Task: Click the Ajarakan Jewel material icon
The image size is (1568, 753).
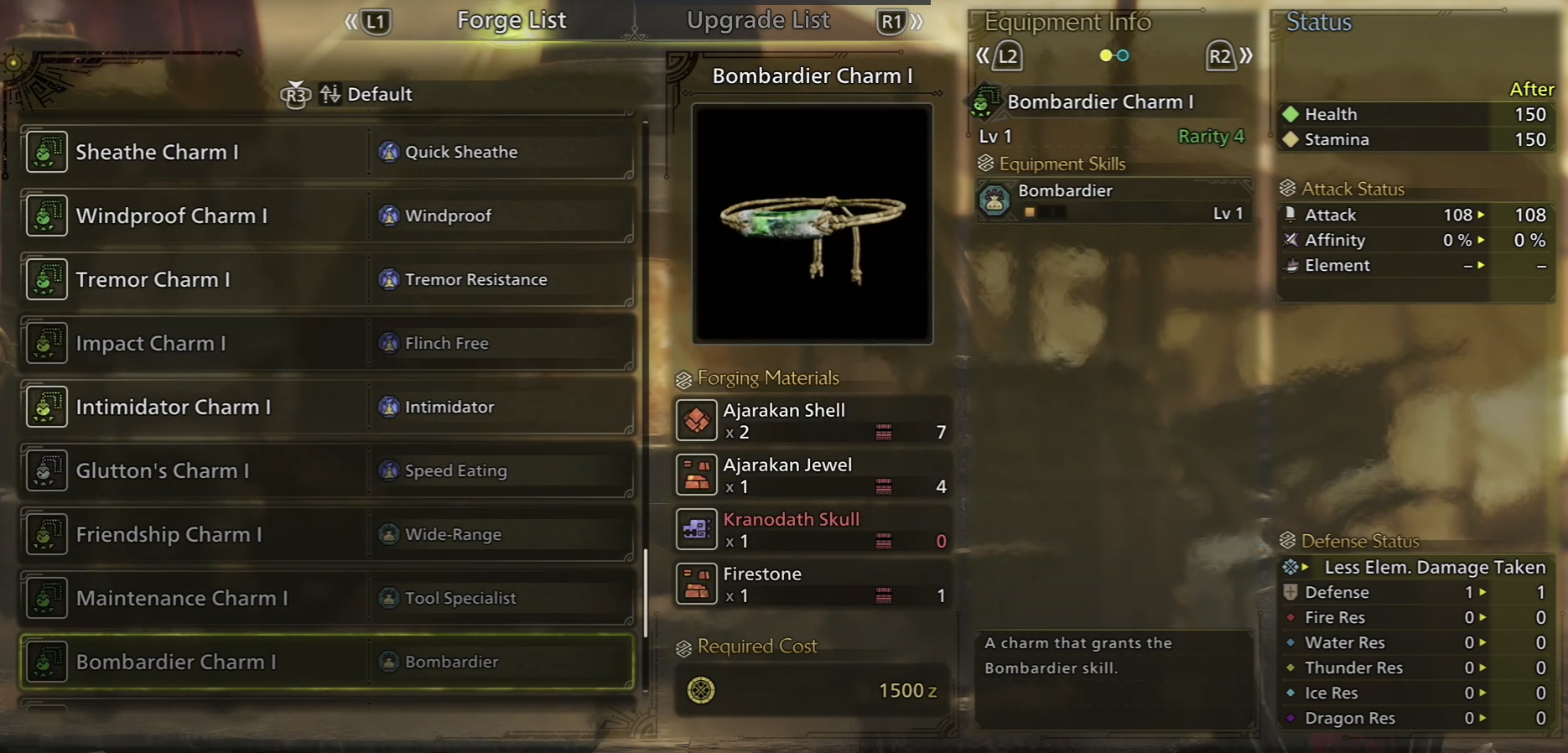Action: point(697,475)
